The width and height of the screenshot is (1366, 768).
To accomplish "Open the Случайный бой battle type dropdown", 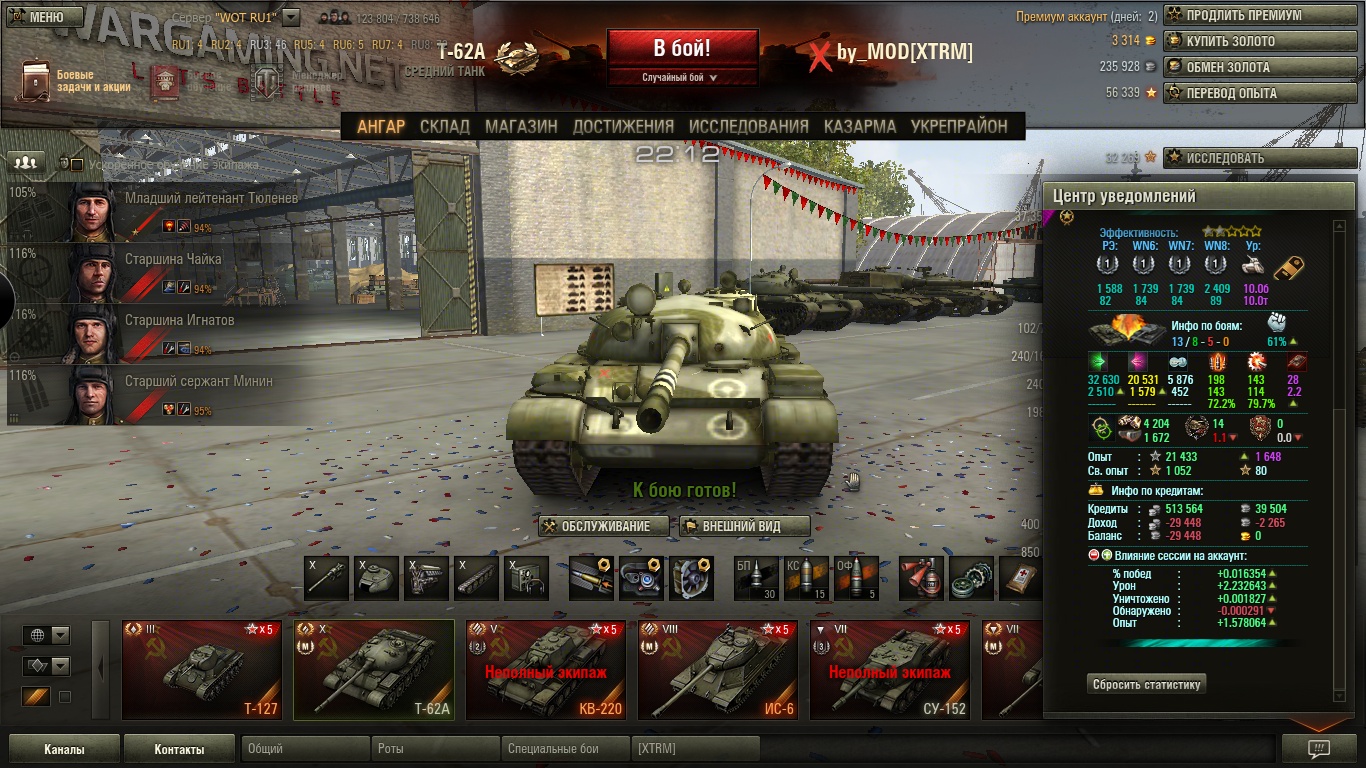I will (x=682, y=77).
